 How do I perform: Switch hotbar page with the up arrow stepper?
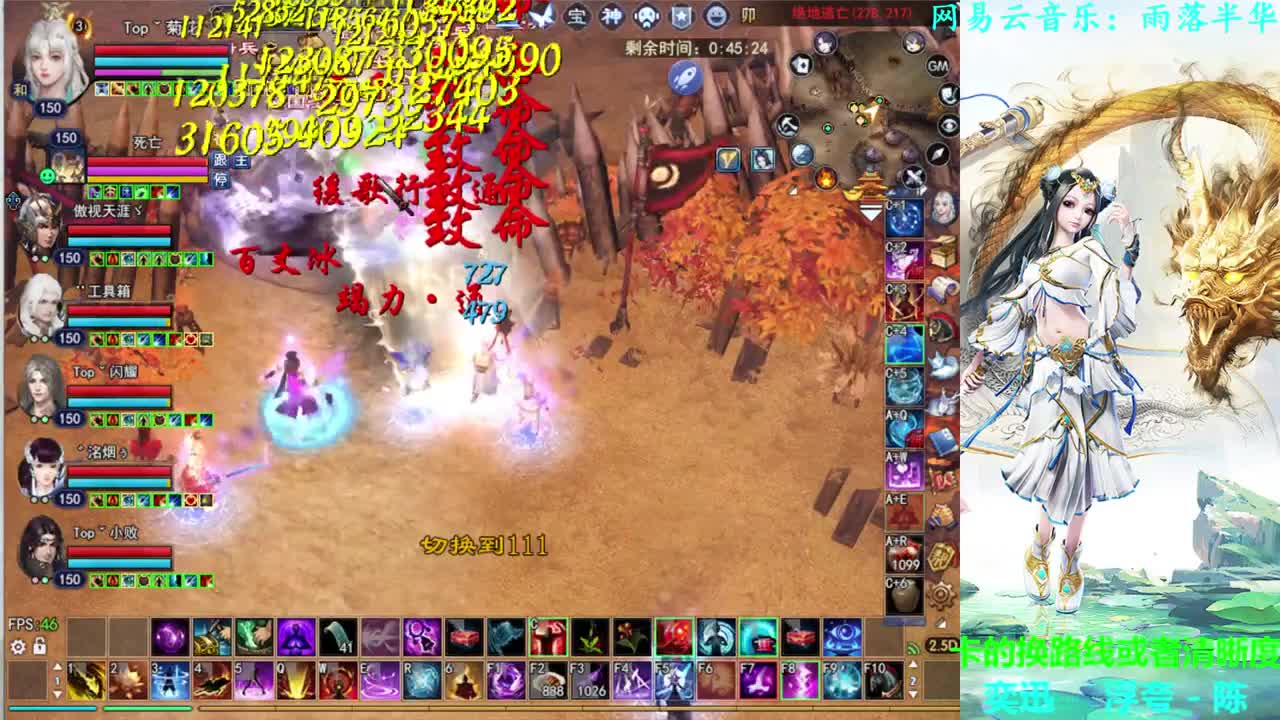(57, 666)
